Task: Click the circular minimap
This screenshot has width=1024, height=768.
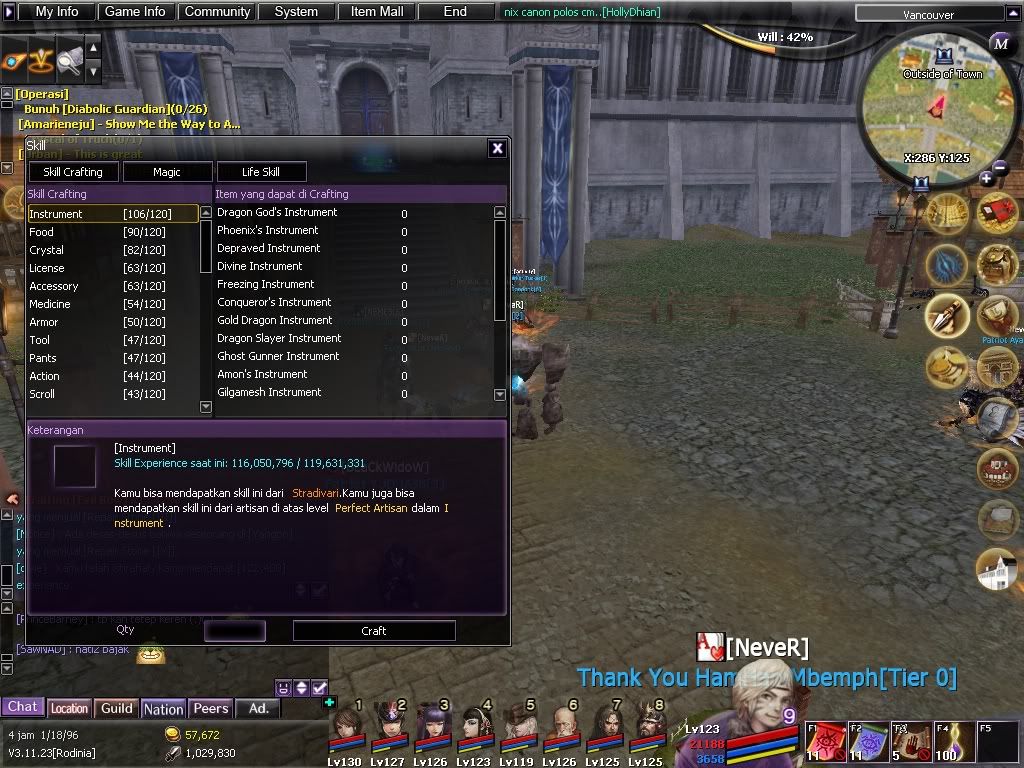Action: click(935, 112)
